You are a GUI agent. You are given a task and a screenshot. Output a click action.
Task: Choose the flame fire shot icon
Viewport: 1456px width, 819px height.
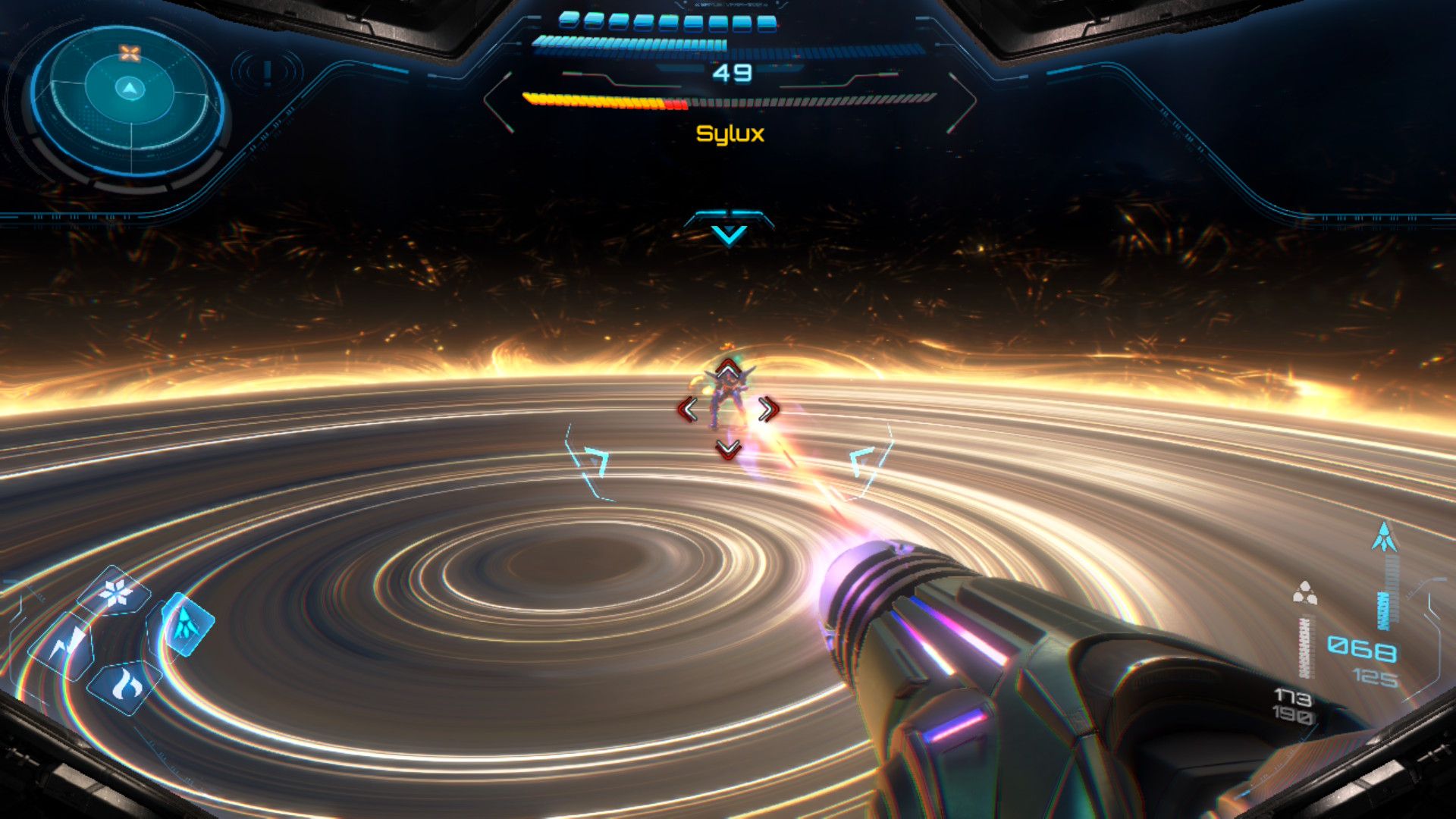tap(126, 686)
